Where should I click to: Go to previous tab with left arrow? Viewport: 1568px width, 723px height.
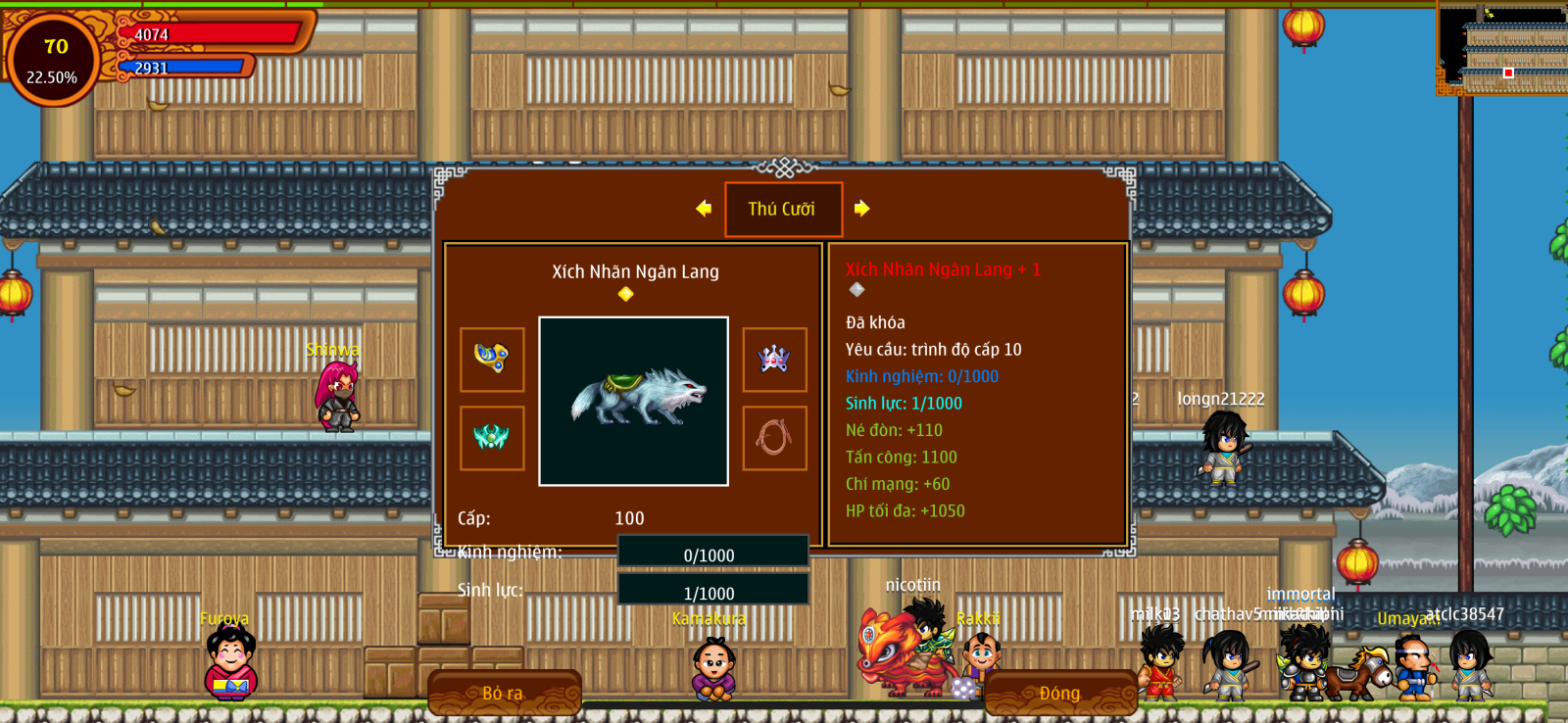tap(704, 208)
